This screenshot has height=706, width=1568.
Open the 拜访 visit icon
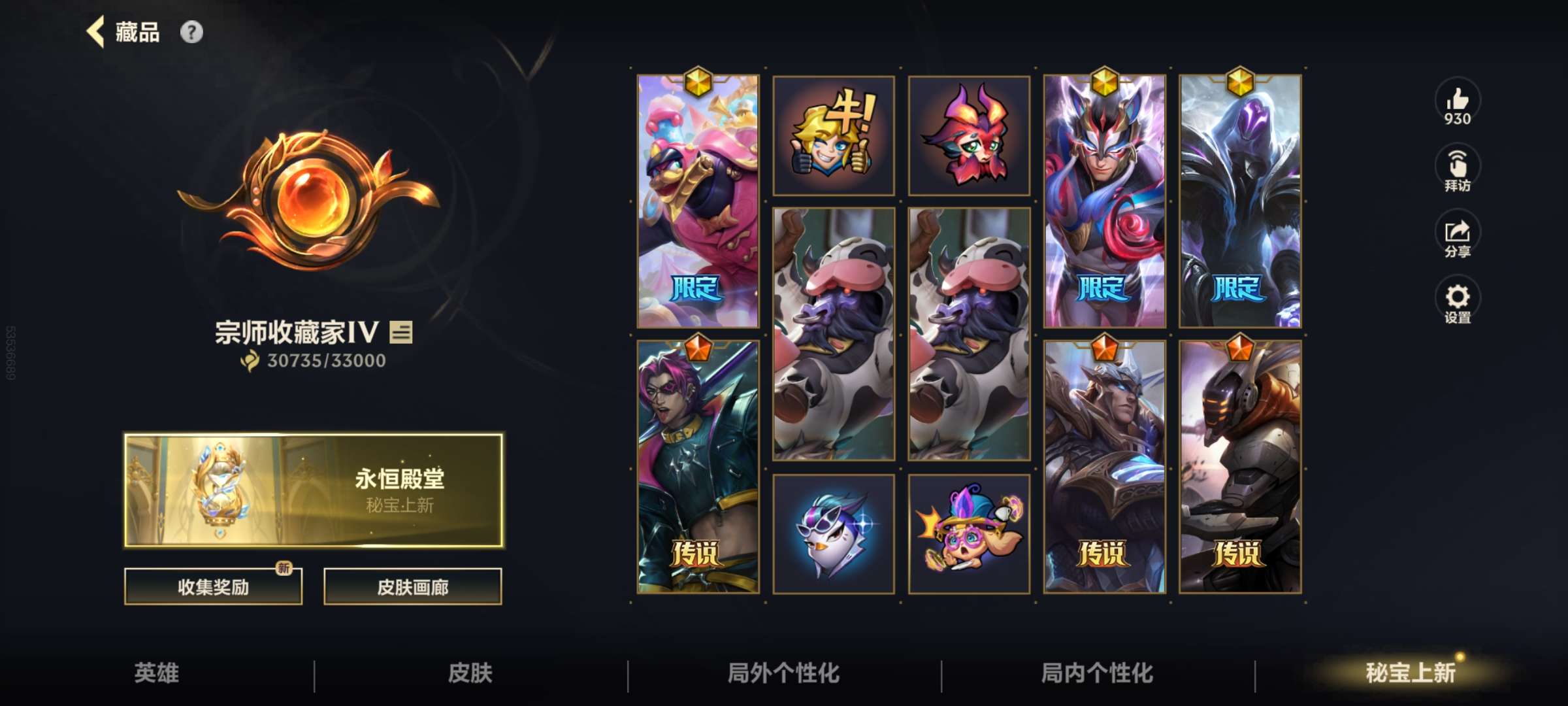[1458, 165]
